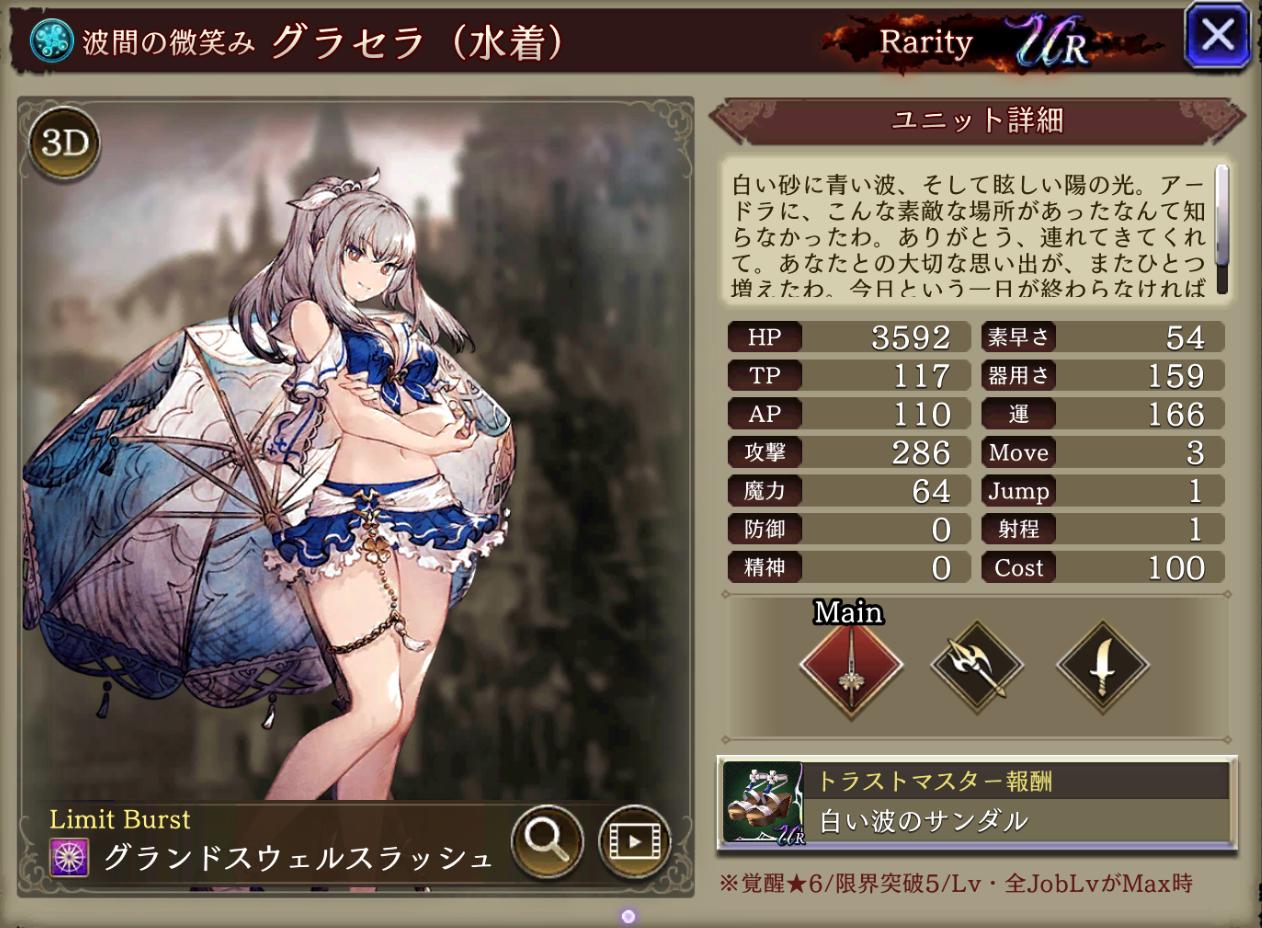Inspect the Limit Burst with the magnifier
Viewport: 1262px width, 928px height.
click(547, 841)
